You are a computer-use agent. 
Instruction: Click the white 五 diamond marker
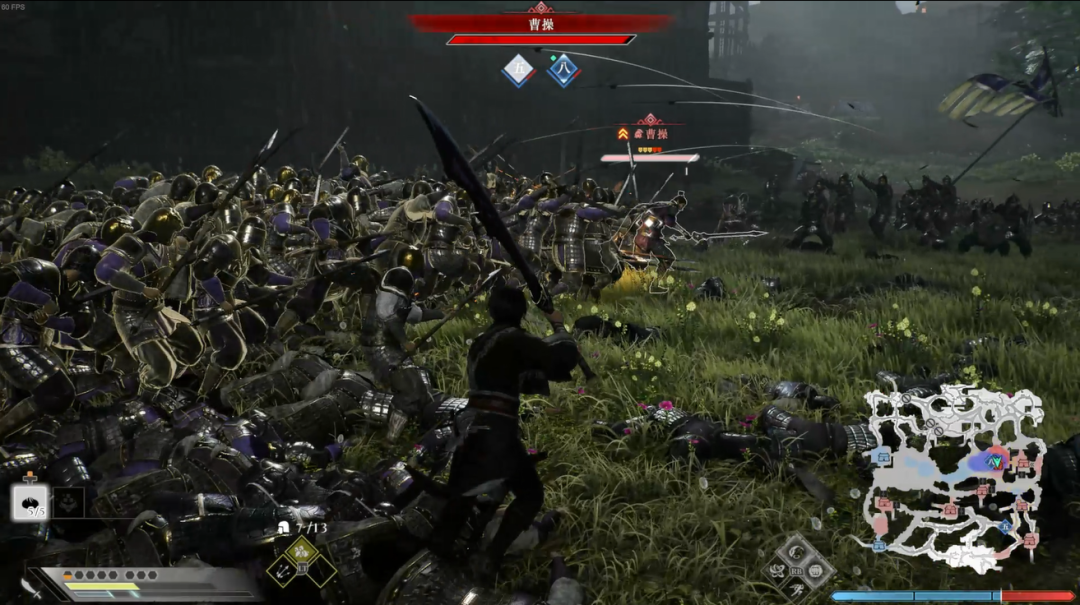tap(518, 70)
